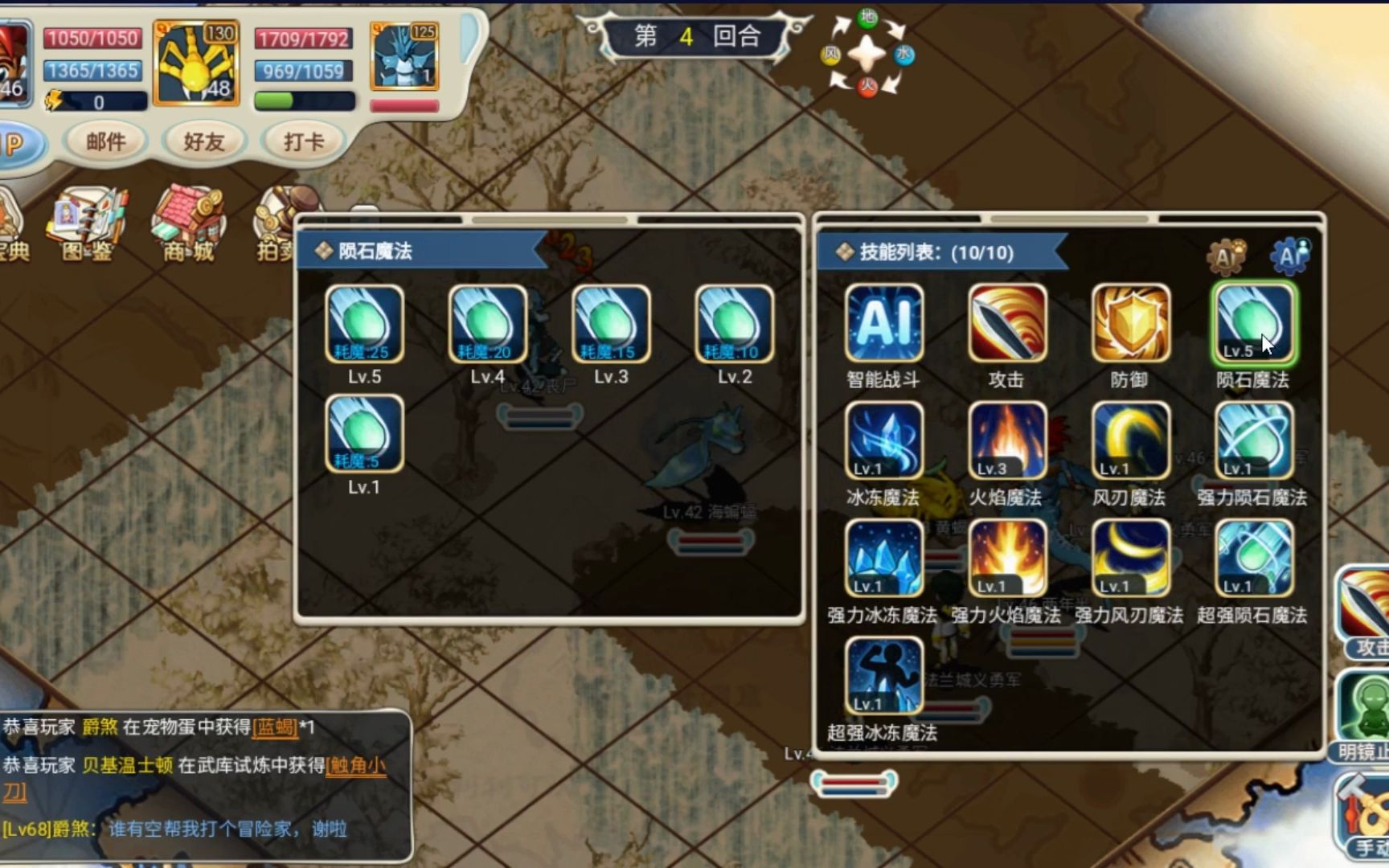Choose the 冰冻魔法 ice spell
1389x868 pixels.
(883, 441)
